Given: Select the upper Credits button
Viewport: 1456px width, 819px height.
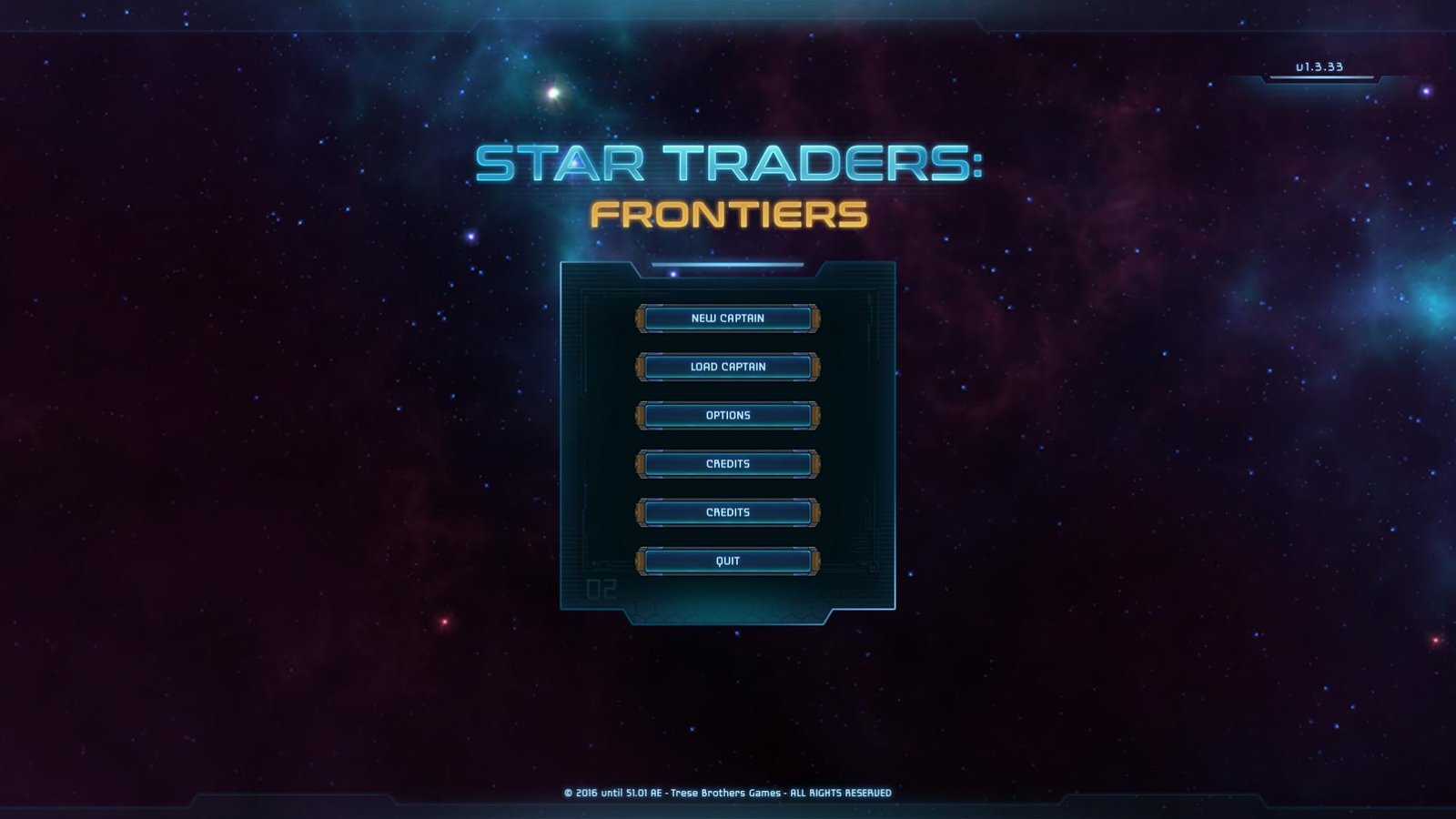Looking at the screenshot, I should point(728,463).
